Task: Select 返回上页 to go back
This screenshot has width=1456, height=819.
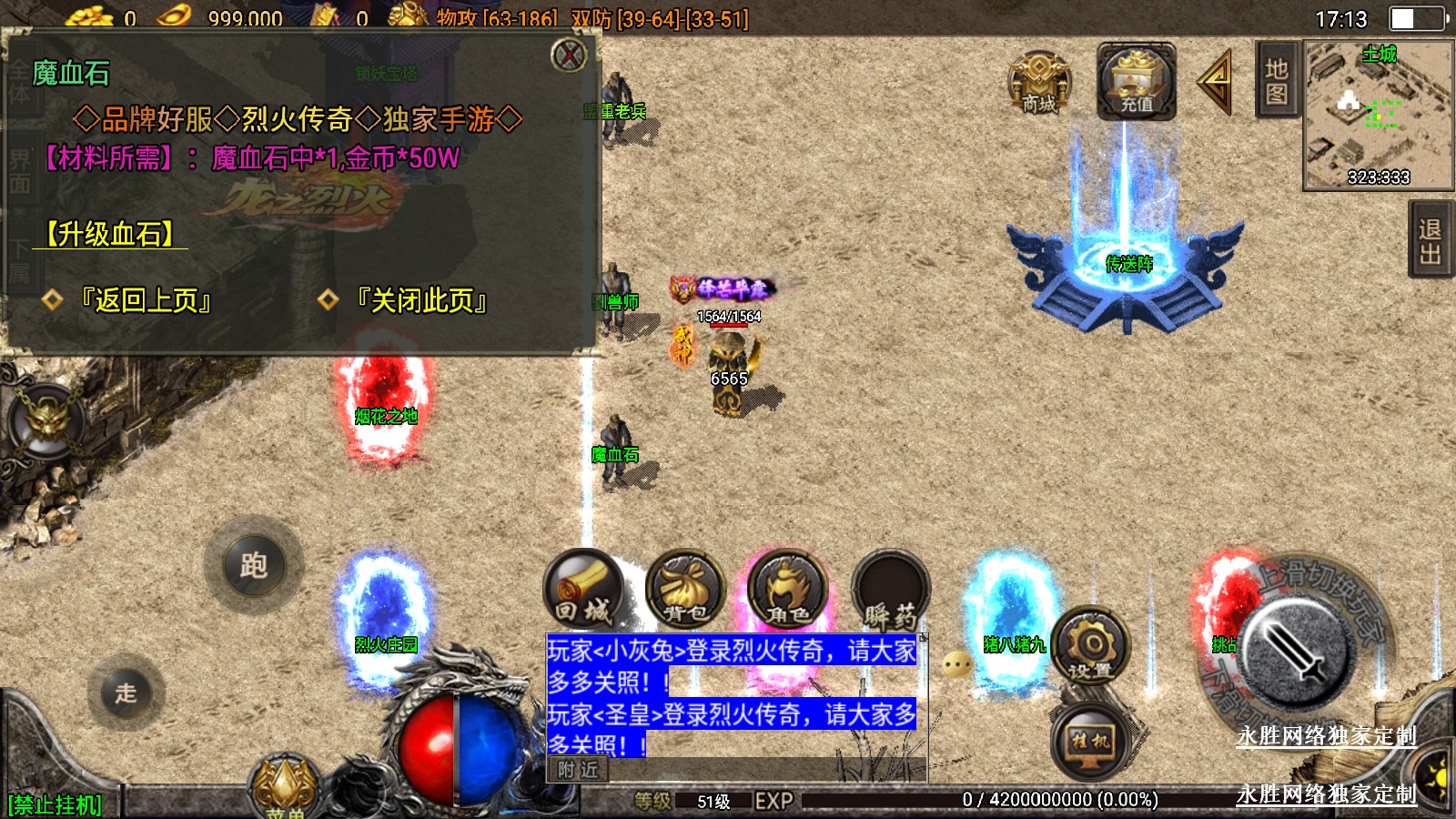Action: pos(146,300)
